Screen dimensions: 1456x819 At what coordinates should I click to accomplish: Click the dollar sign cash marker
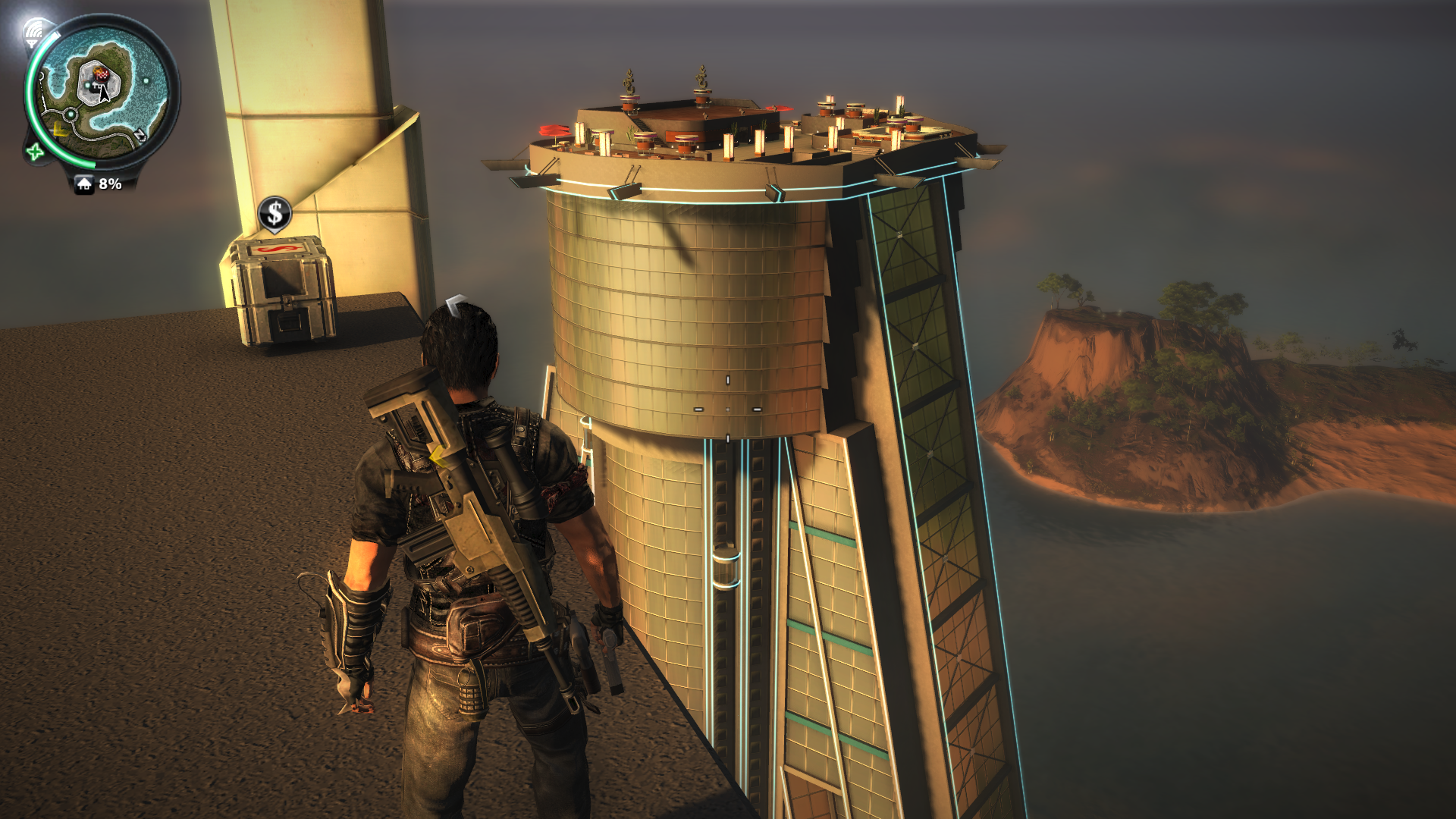pyautogui.click(x=275, y=214)
